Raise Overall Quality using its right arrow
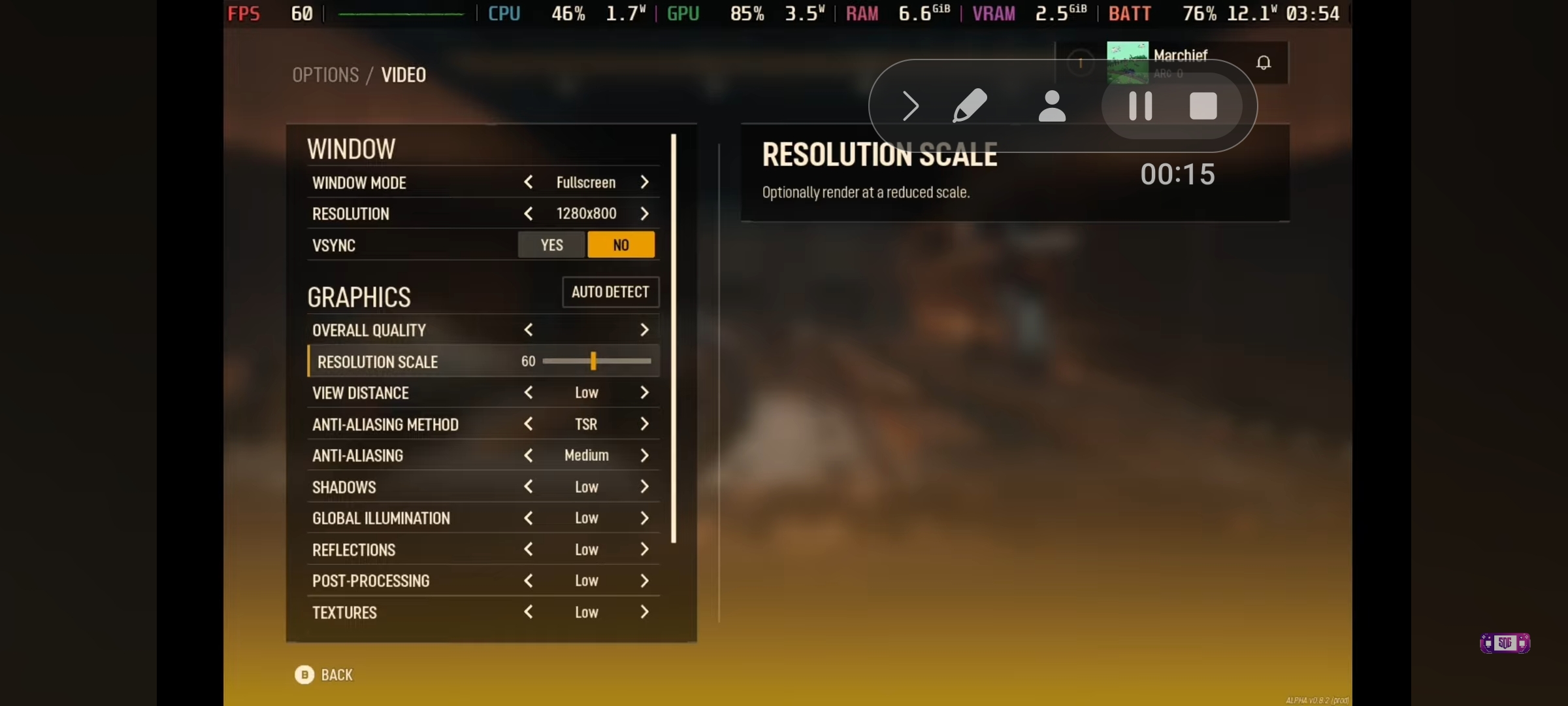Viewport: 1568px width, 706px height. coord(644,330)
